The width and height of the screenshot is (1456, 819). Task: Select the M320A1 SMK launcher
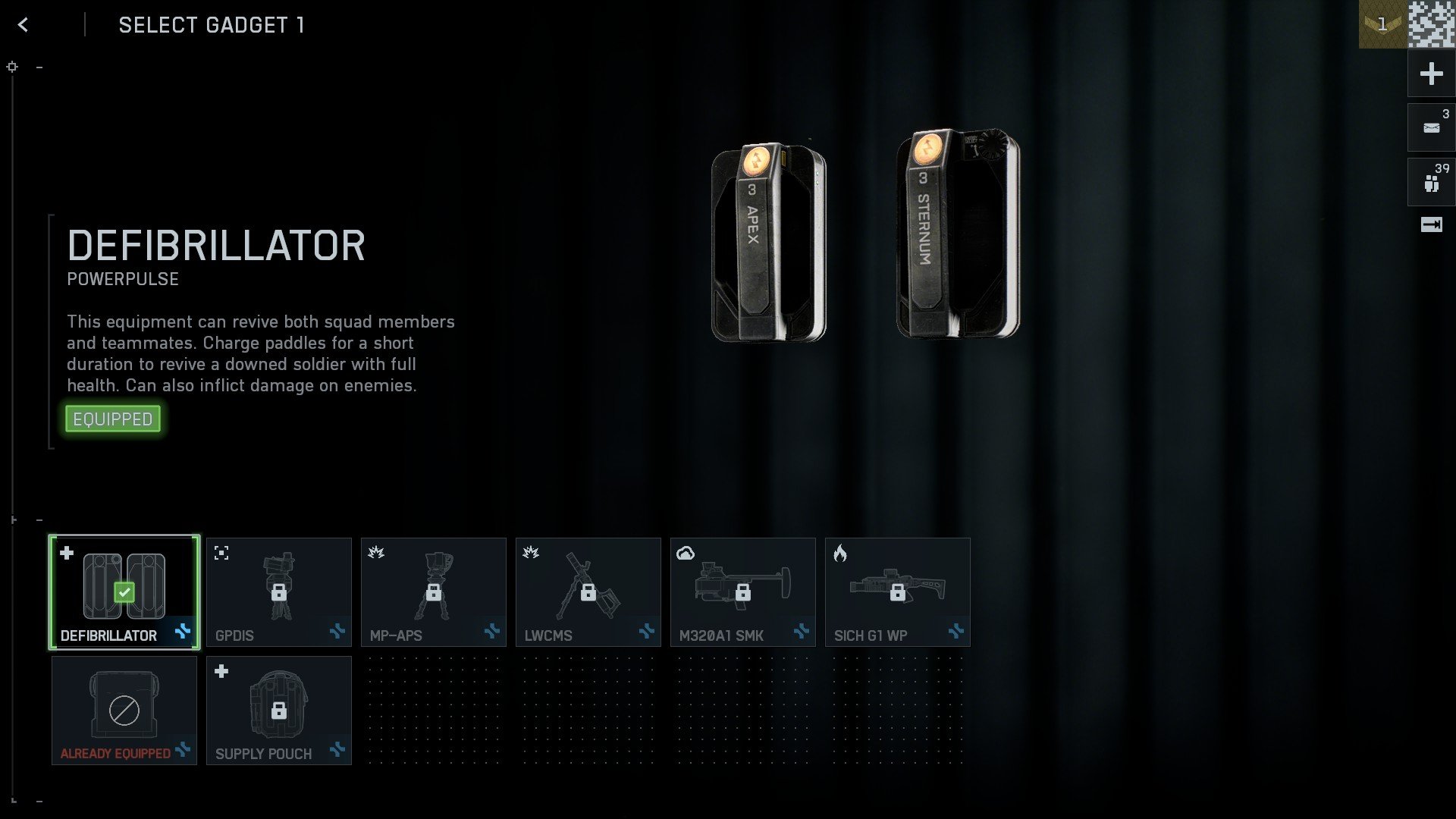pos(742,591)
